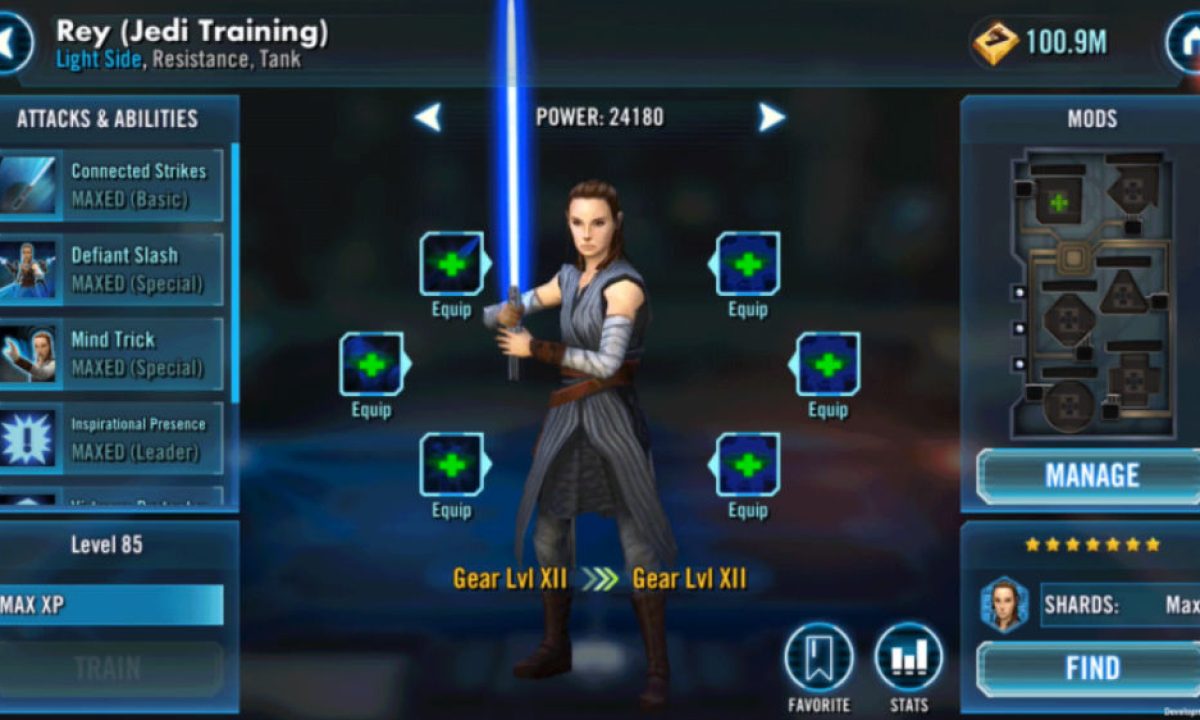Switch to the next character arrow

pos(771,118)
